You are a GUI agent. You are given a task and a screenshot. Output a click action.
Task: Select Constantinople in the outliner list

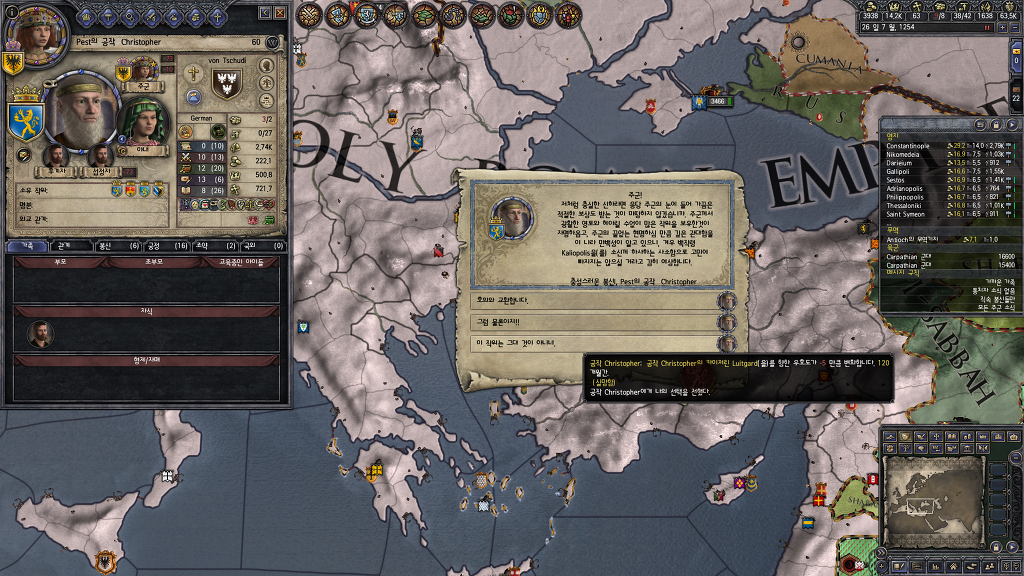point(908,146)
